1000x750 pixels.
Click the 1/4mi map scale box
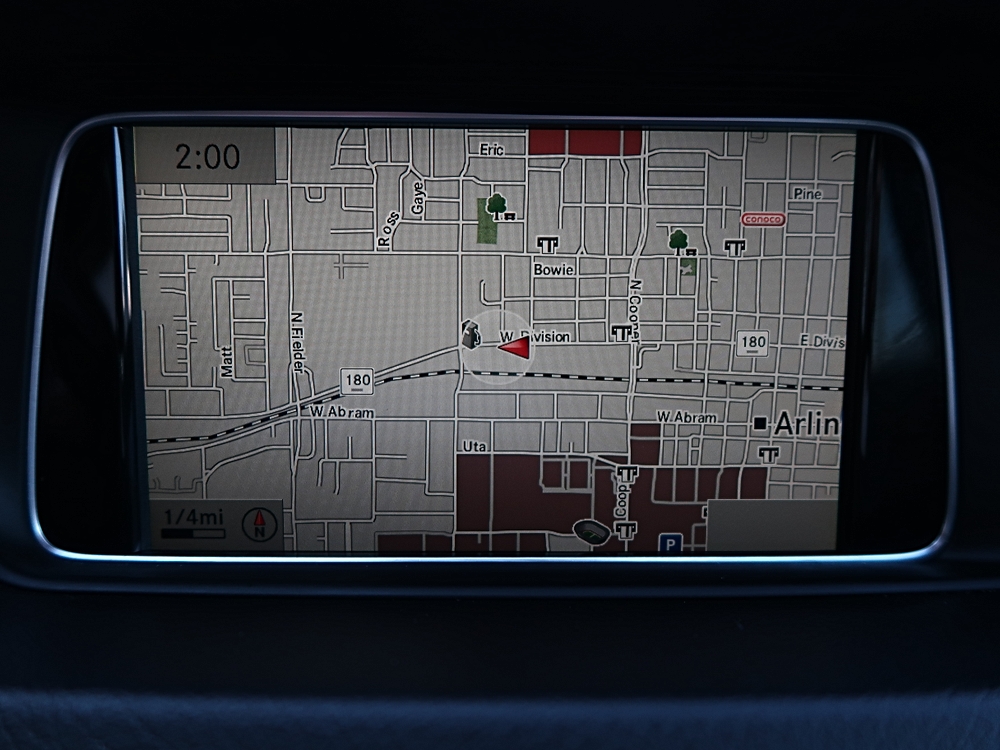pos(197,523)
